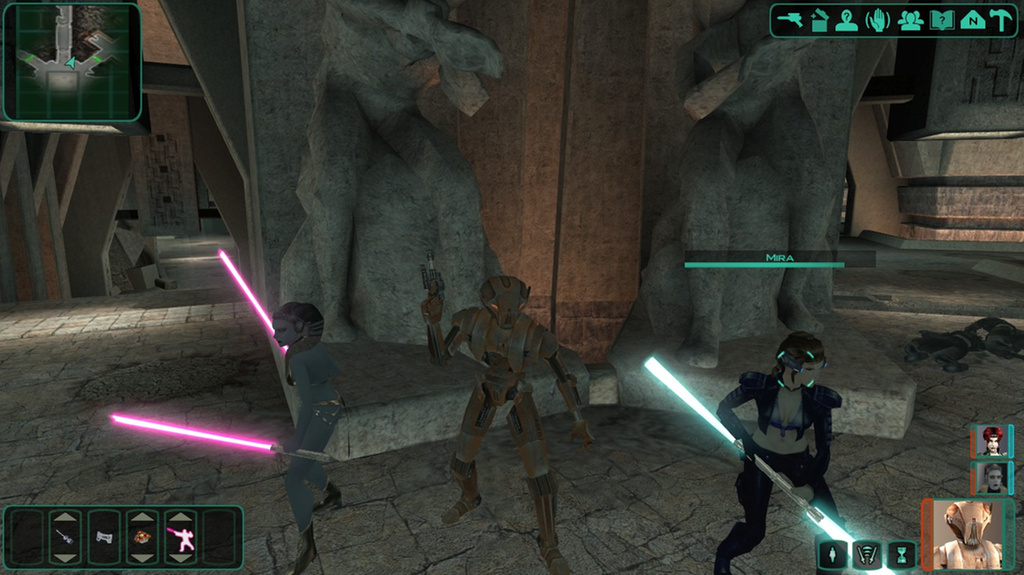This screenshot has width=1024, height=575.
Task: Open the journal book icon
Action: pyautogui.click(x=941, y=21)
